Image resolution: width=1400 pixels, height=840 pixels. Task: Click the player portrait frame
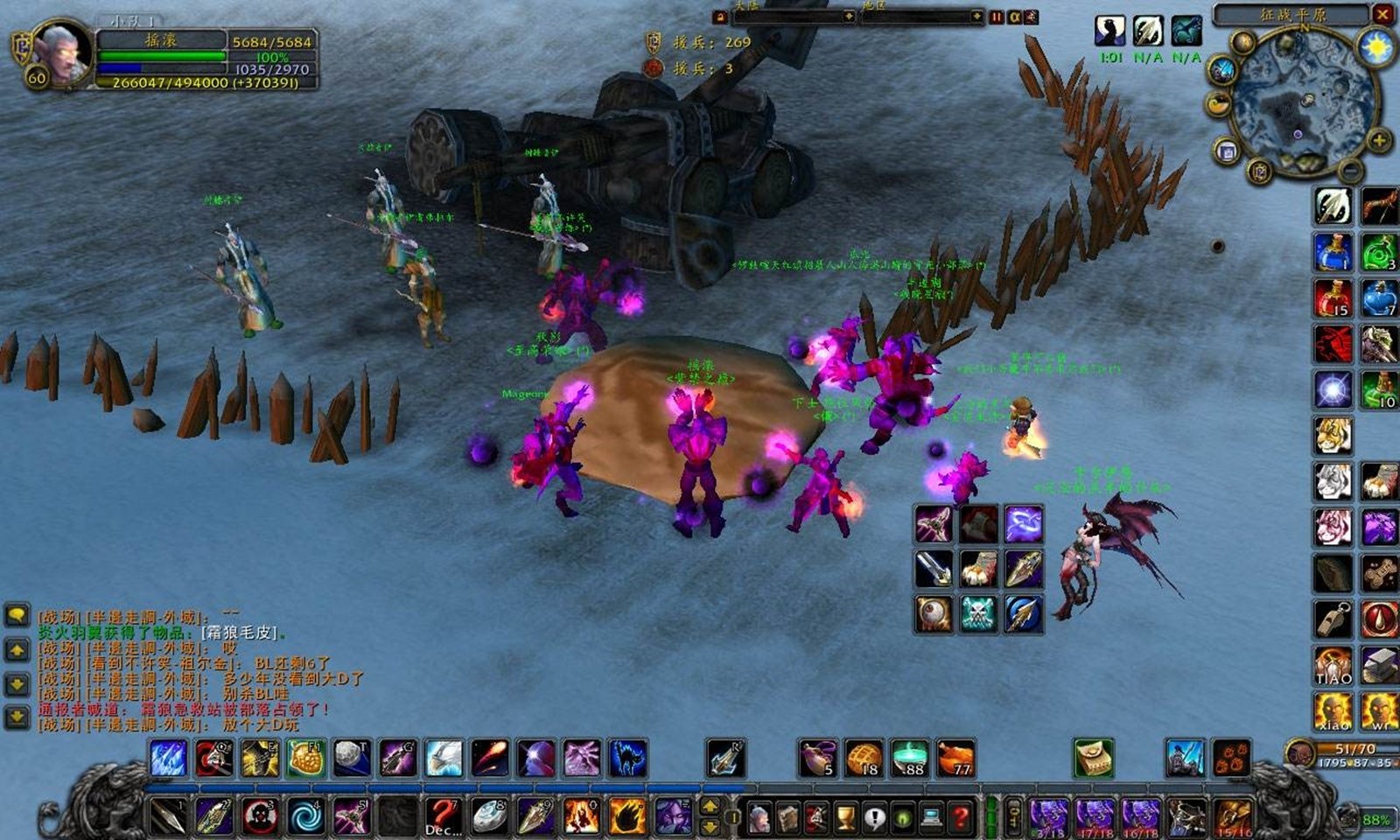tap(61, 52)
